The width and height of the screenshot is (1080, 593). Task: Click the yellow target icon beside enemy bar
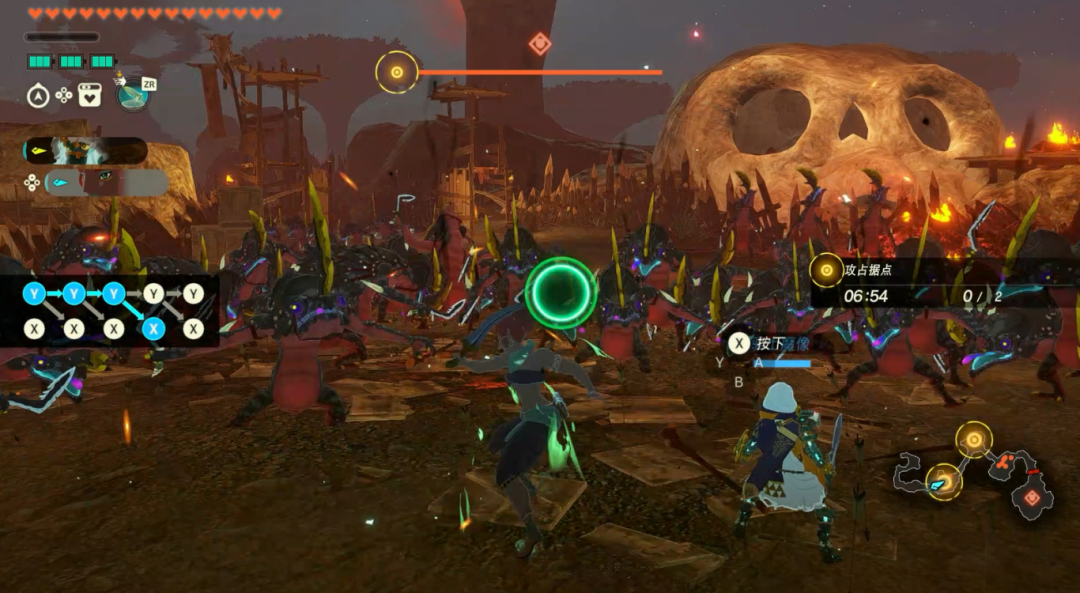[x=397, y=72]
